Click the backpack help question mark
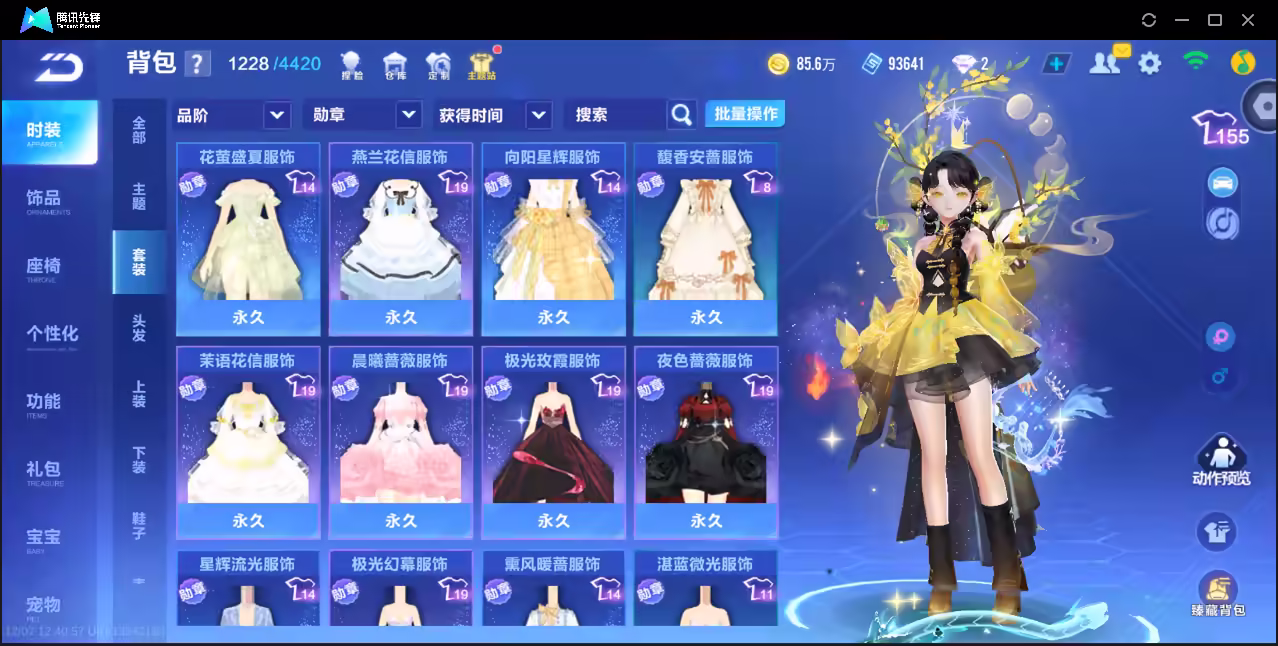The image size is (1278, 646). click(197, 64)
